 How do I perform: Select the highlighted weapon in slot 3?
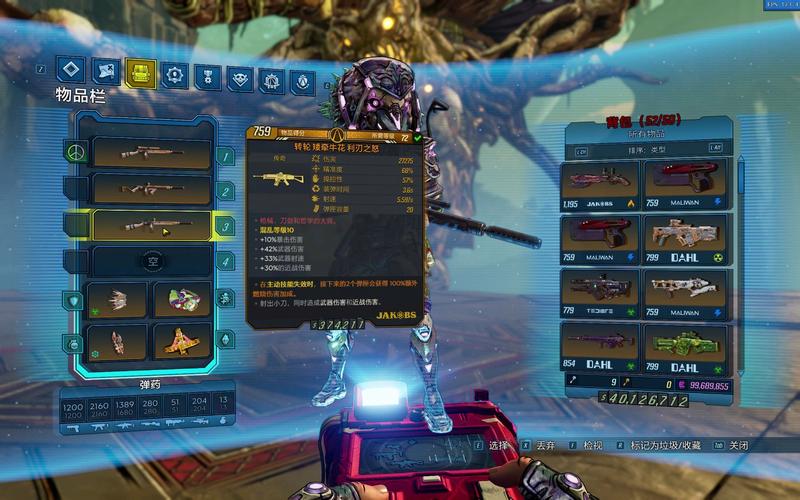152,225
